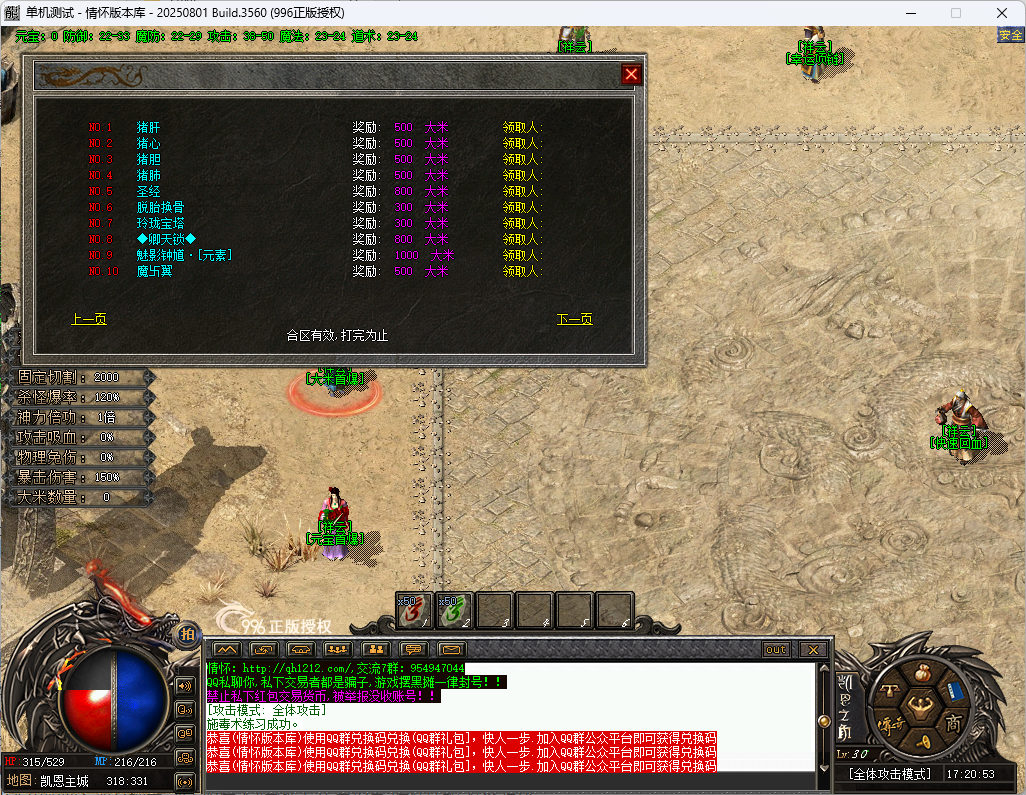Open the blue book skills icon
This screenshot has height=795, width=1026.
(956, 690)
